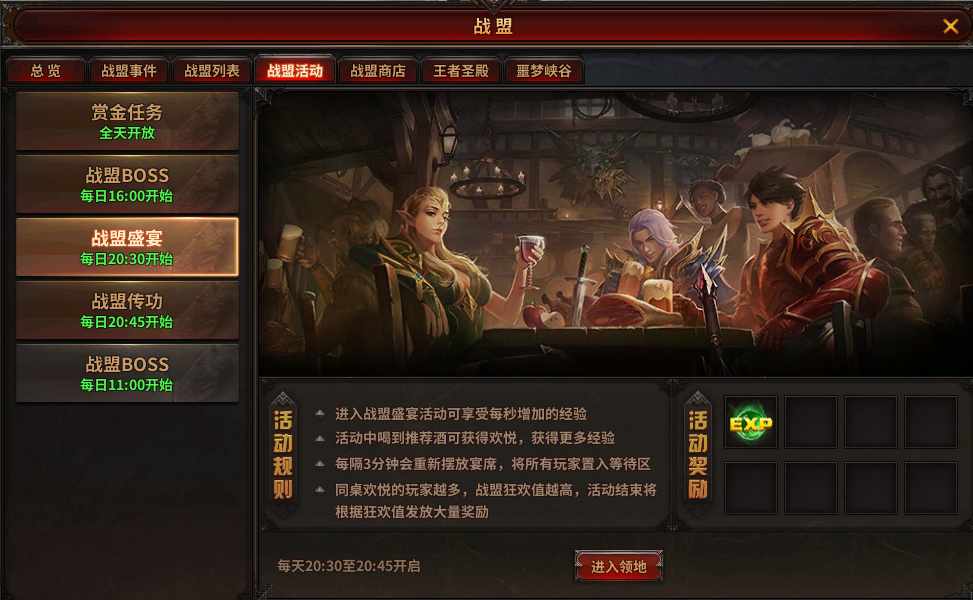This screenshot has width=973, height=600.
Task: Choose 战盟BOSS starting at 16:00
Action: (x=127, y=184)
